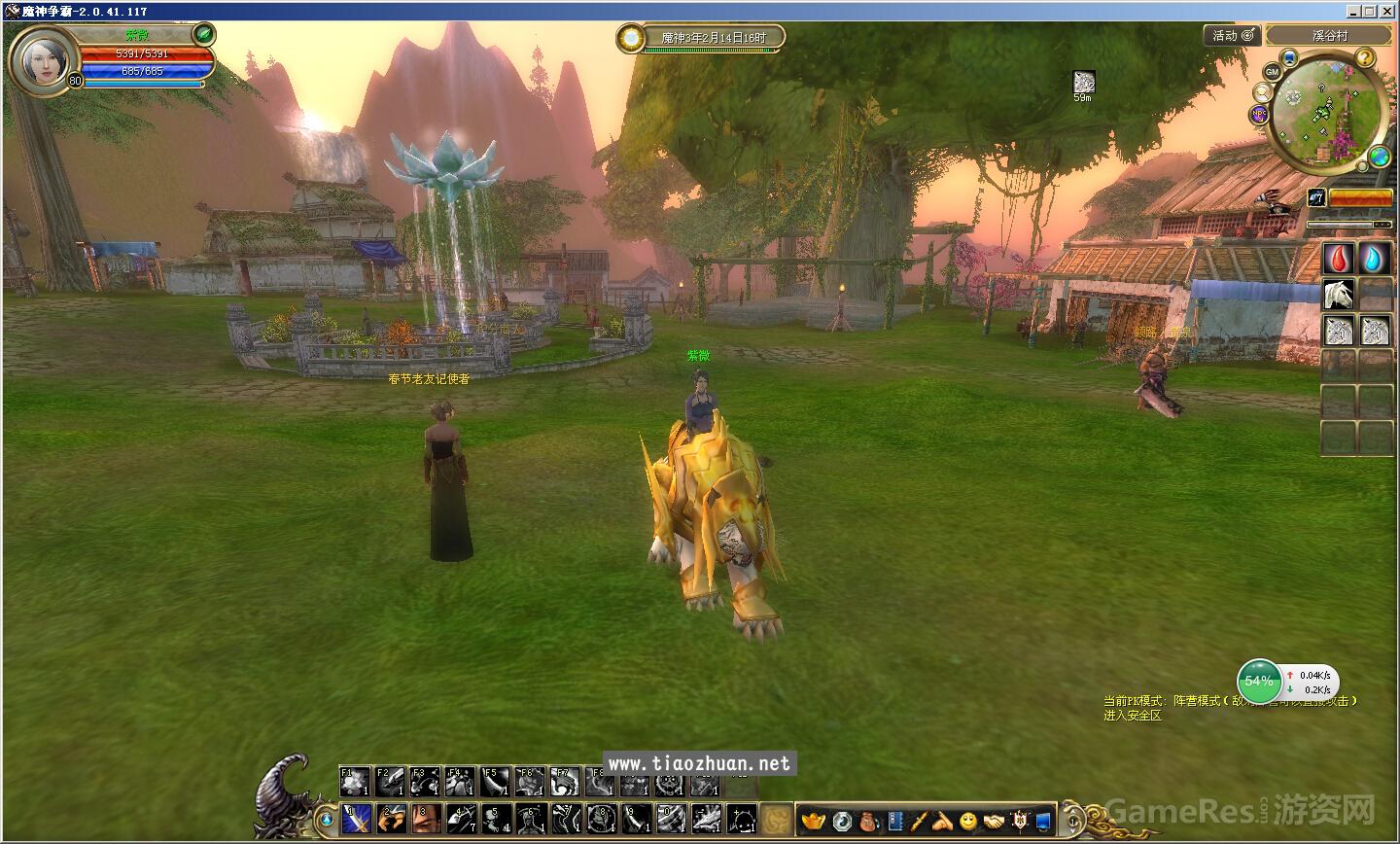Open the blue book menu icon
The height and width of the screenshot is (844, 1400).
[x=894, y=822]
